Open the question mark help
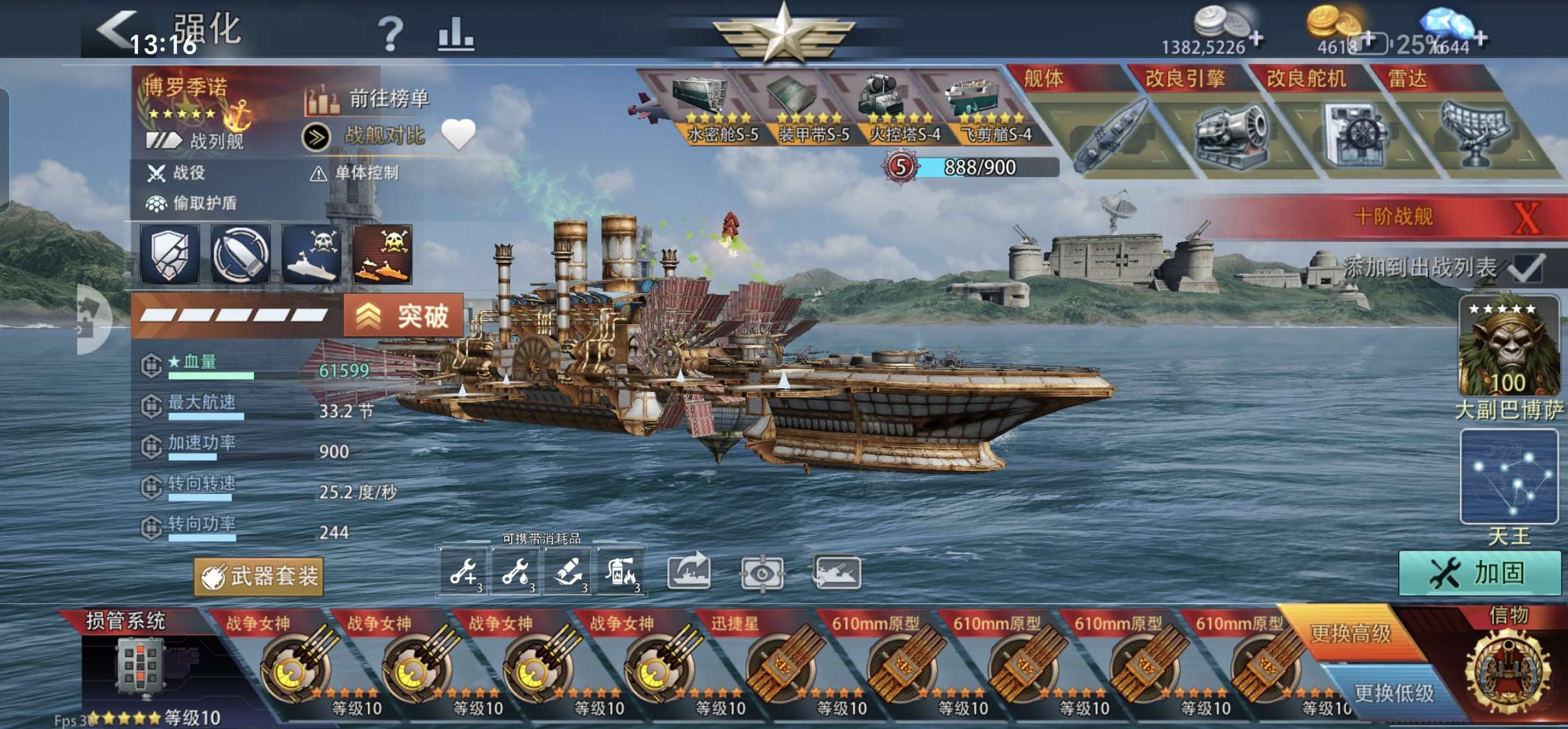 click(390, 33)
